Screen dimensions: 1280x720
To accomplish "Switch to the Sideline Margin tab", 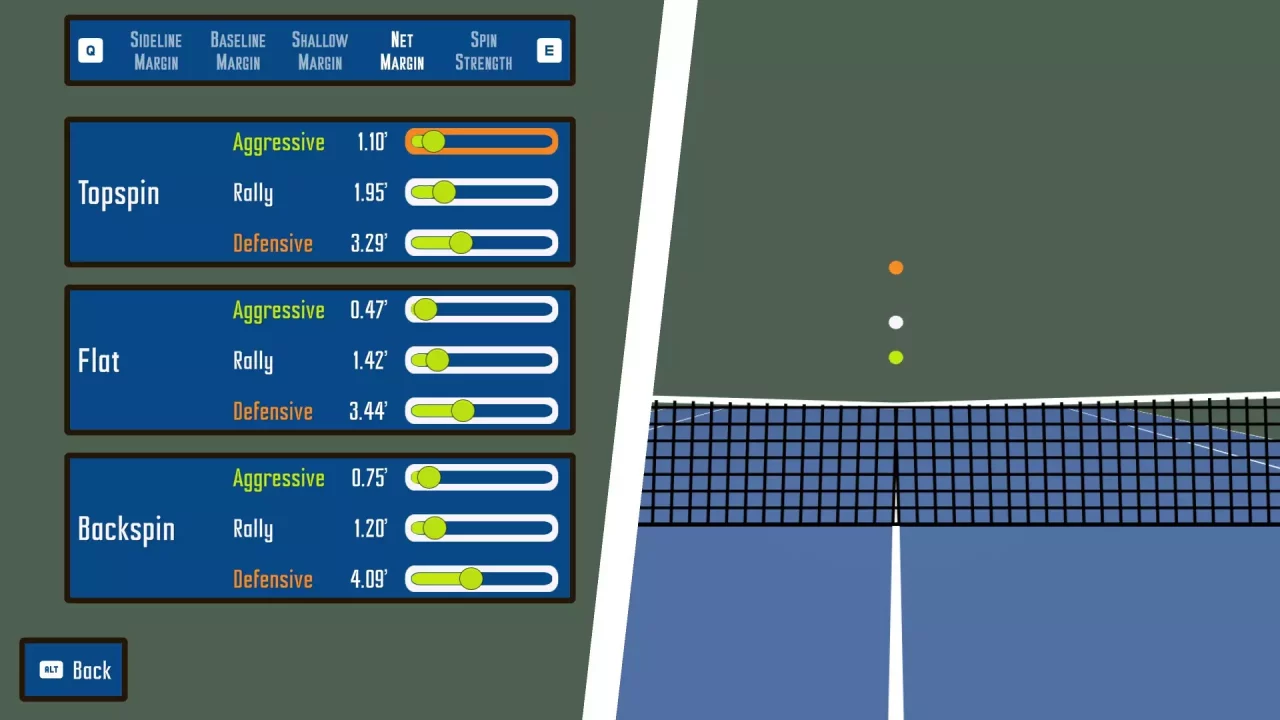I will coord(156,51).
